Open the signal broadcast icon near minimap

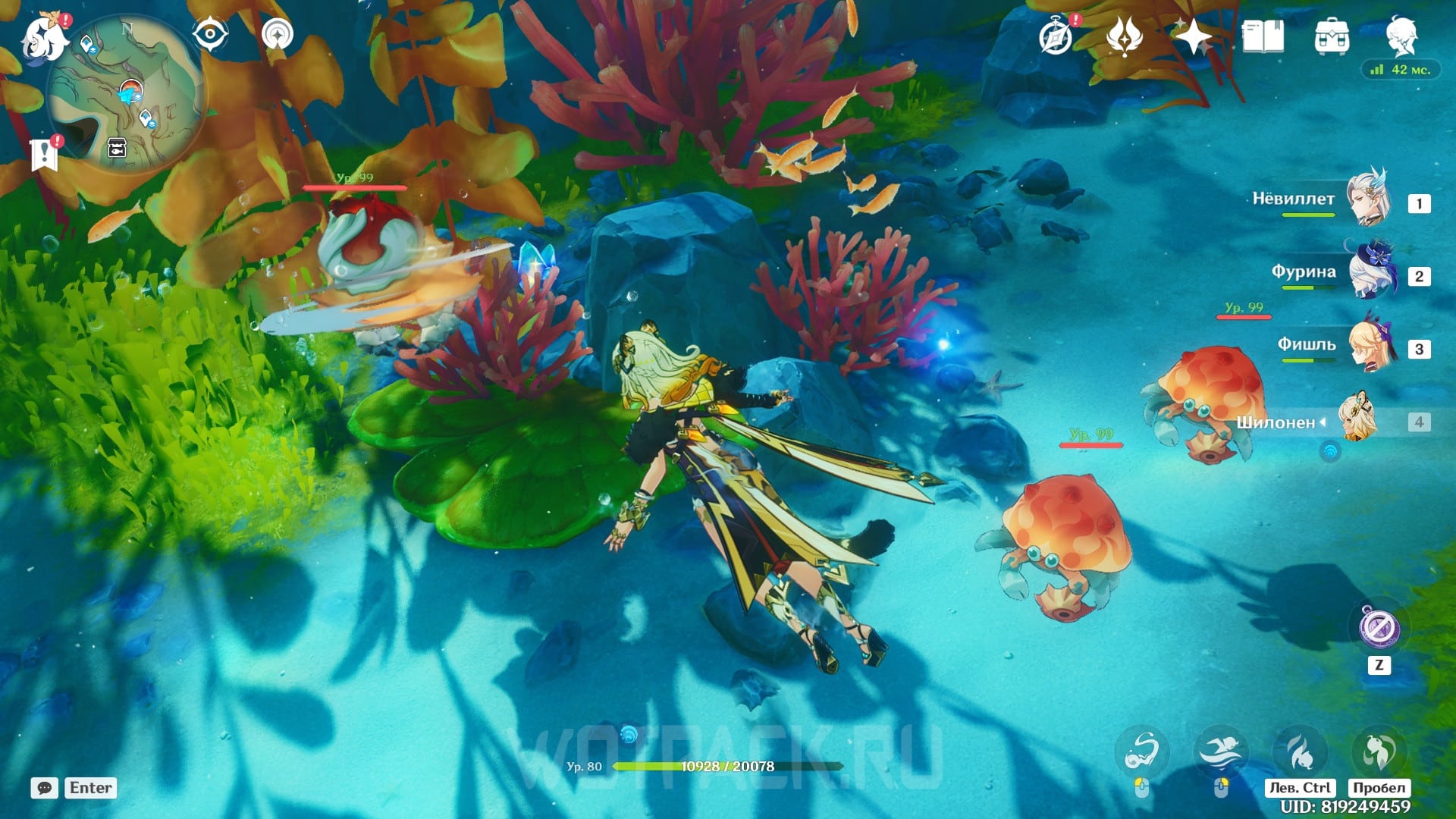[x=278, y=35]
